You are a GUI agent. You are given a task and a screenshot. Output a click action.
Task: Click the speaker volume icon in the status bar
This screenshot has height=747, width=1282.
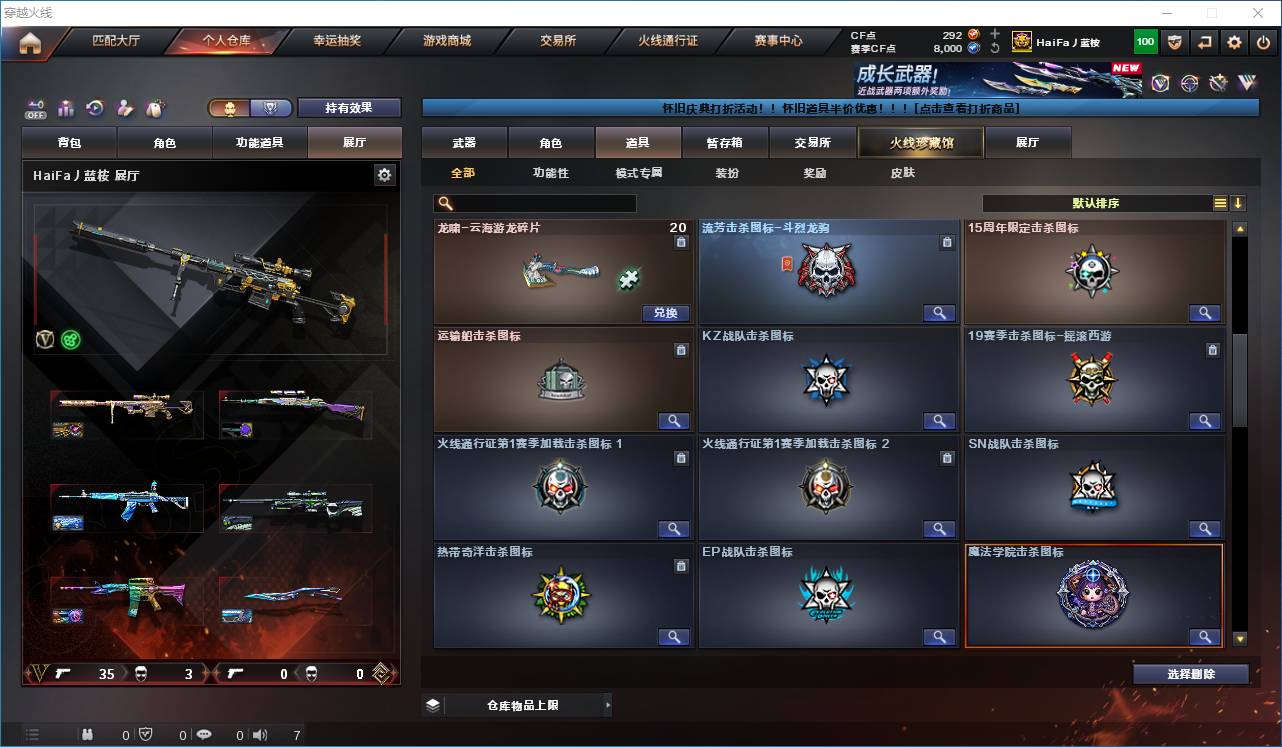click(259, 734)
